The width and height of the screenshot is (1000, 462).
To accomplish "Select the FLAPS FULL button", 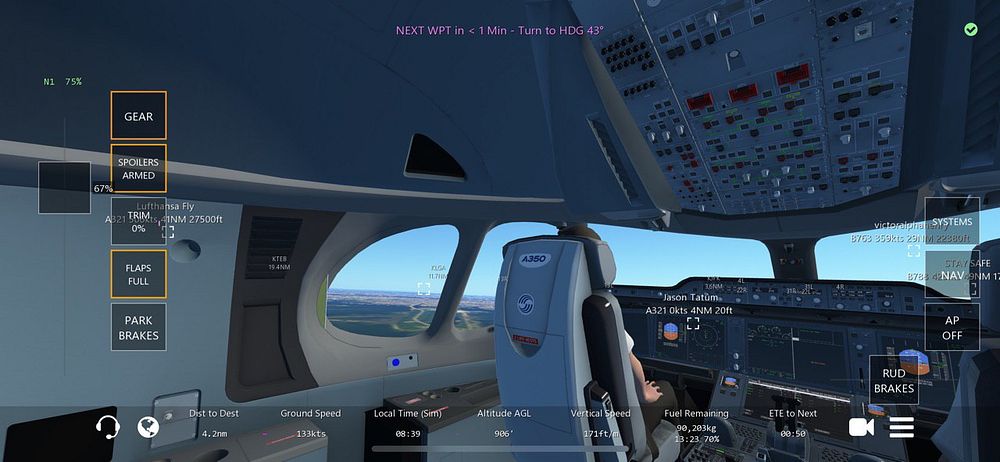I will 138,274.
